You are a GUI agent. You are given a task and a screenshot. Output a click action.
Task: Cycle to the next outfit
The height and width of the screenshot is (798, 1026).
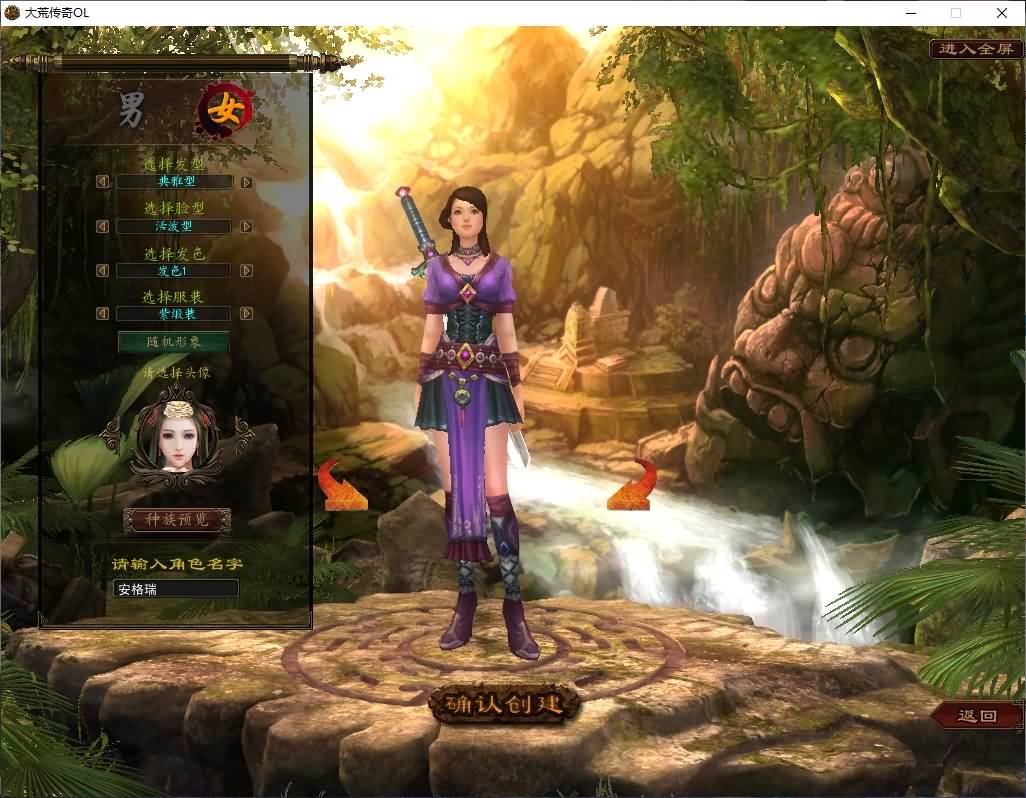(246, 314)
